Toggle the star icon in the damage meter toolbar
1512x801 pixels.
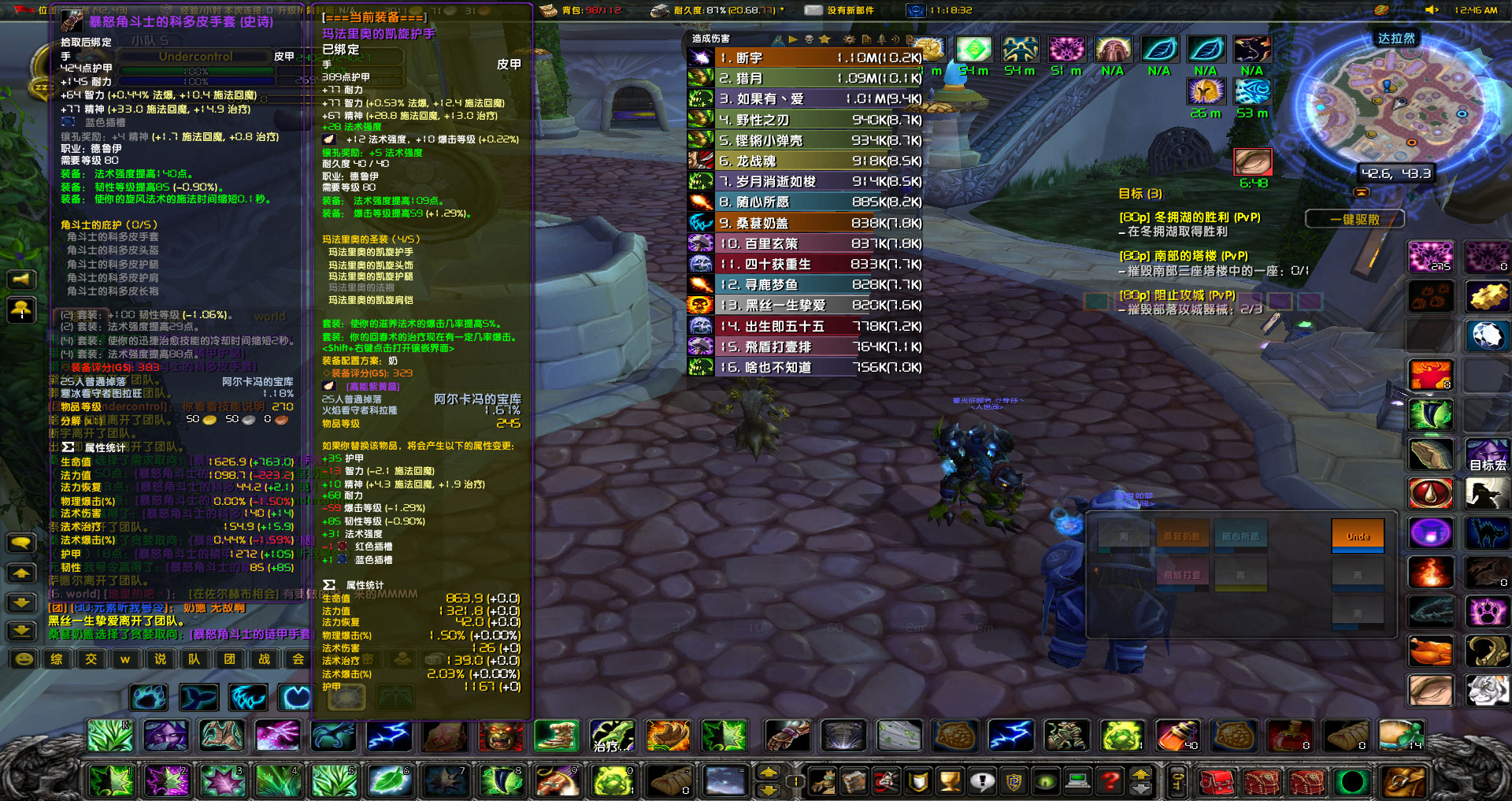point(825,39)
